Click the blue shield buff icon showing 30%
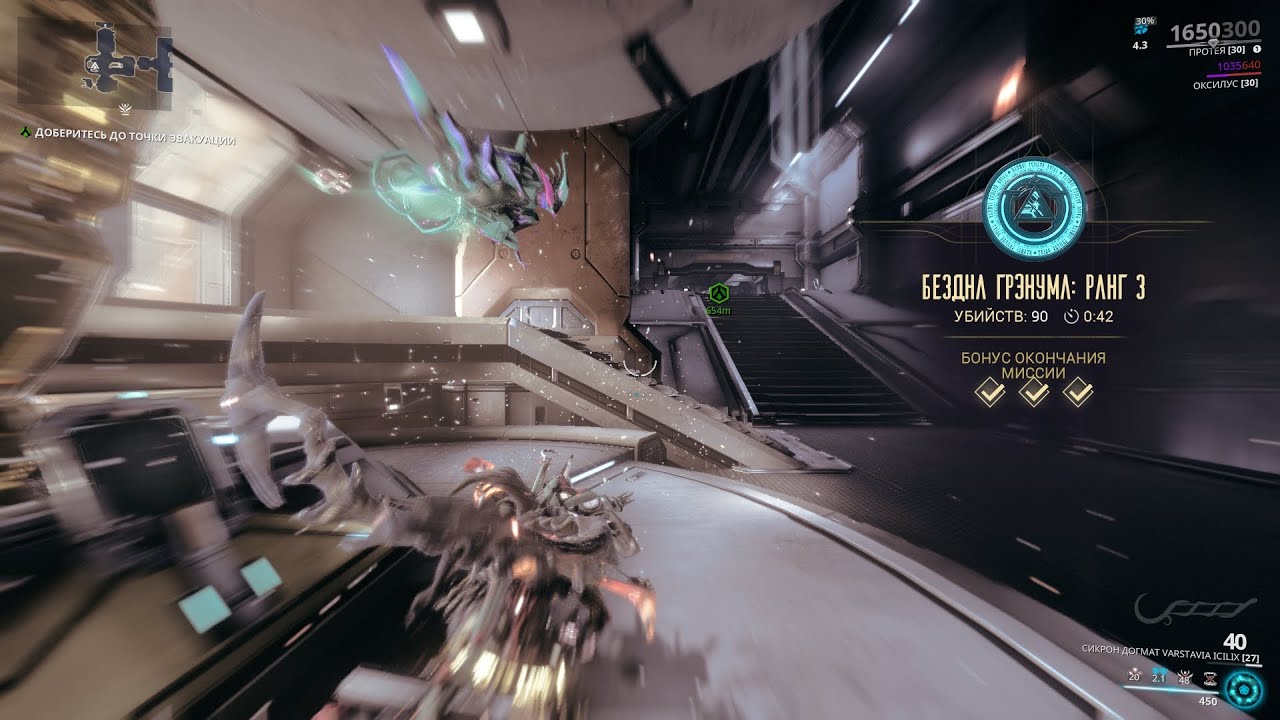 point(1141,26)
